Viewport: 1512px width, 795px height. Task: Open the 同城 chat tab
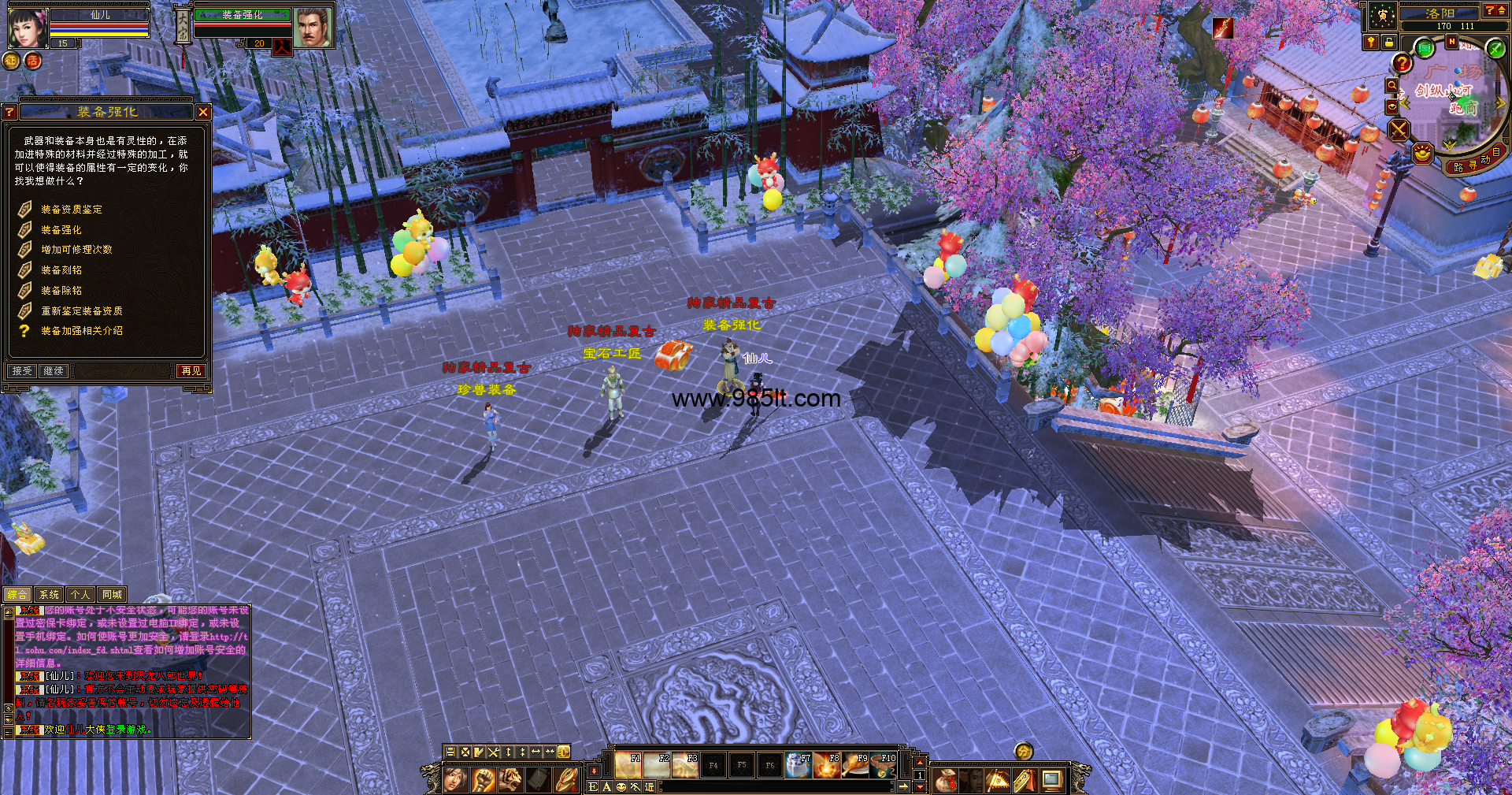coord(112,595)
